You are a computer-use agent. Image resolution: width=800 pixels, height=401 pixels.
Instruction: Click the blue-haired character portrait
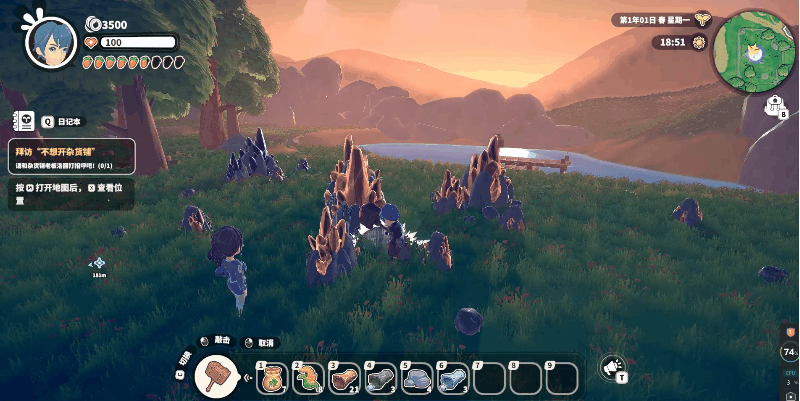50,42
